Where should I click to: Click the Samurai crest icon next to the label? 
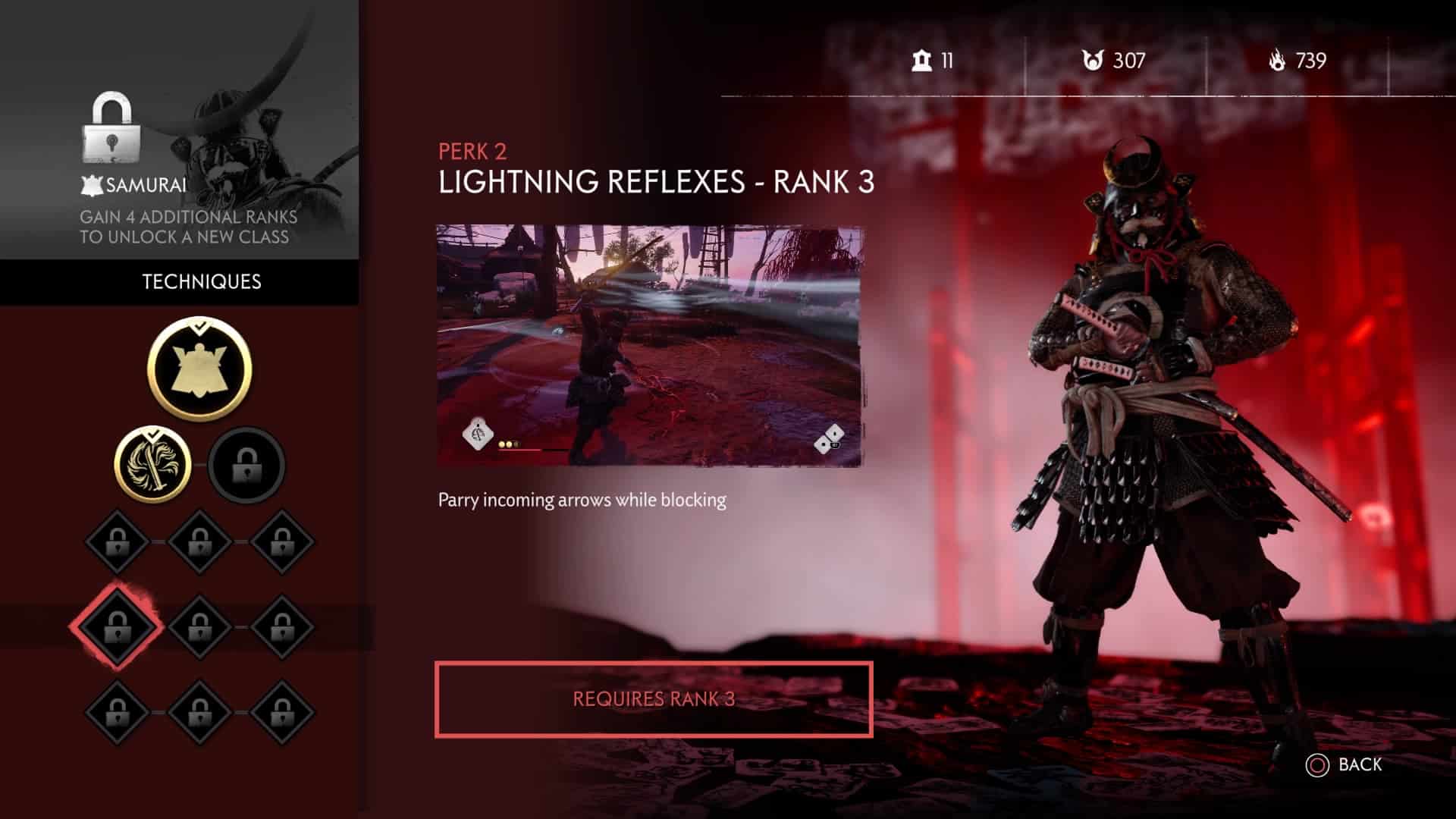pos(91,184)
